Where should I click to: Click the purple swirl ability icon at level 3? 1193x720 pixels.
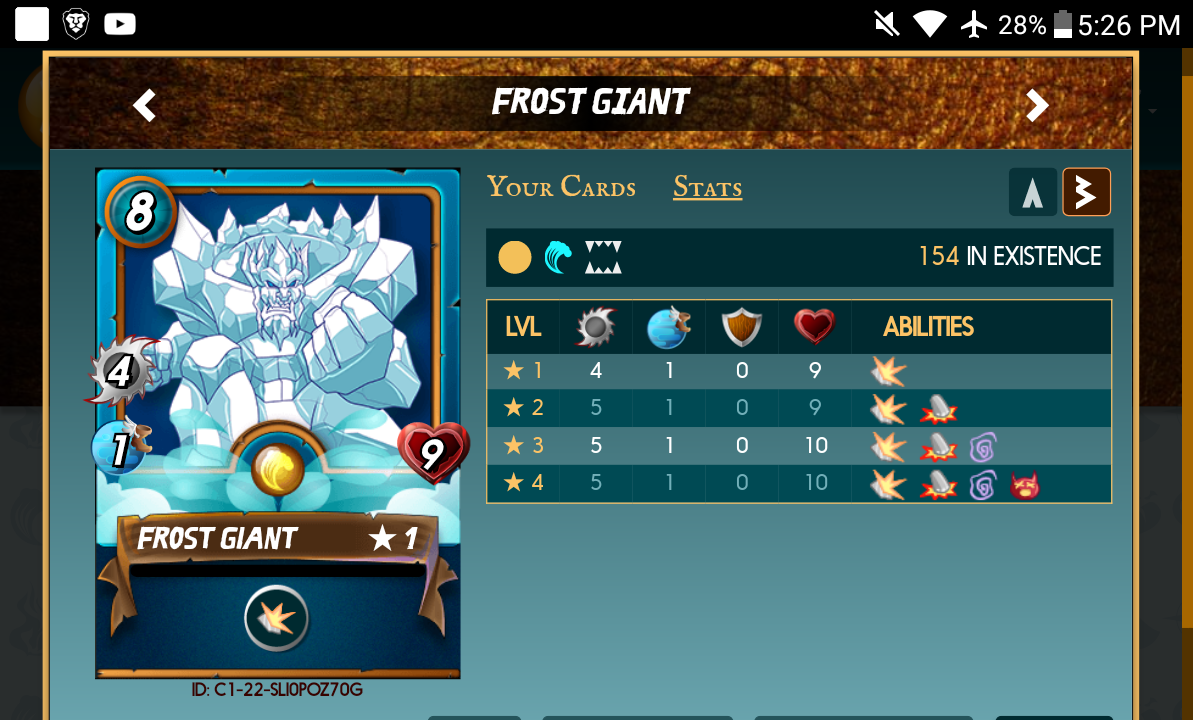click(982, 447)
